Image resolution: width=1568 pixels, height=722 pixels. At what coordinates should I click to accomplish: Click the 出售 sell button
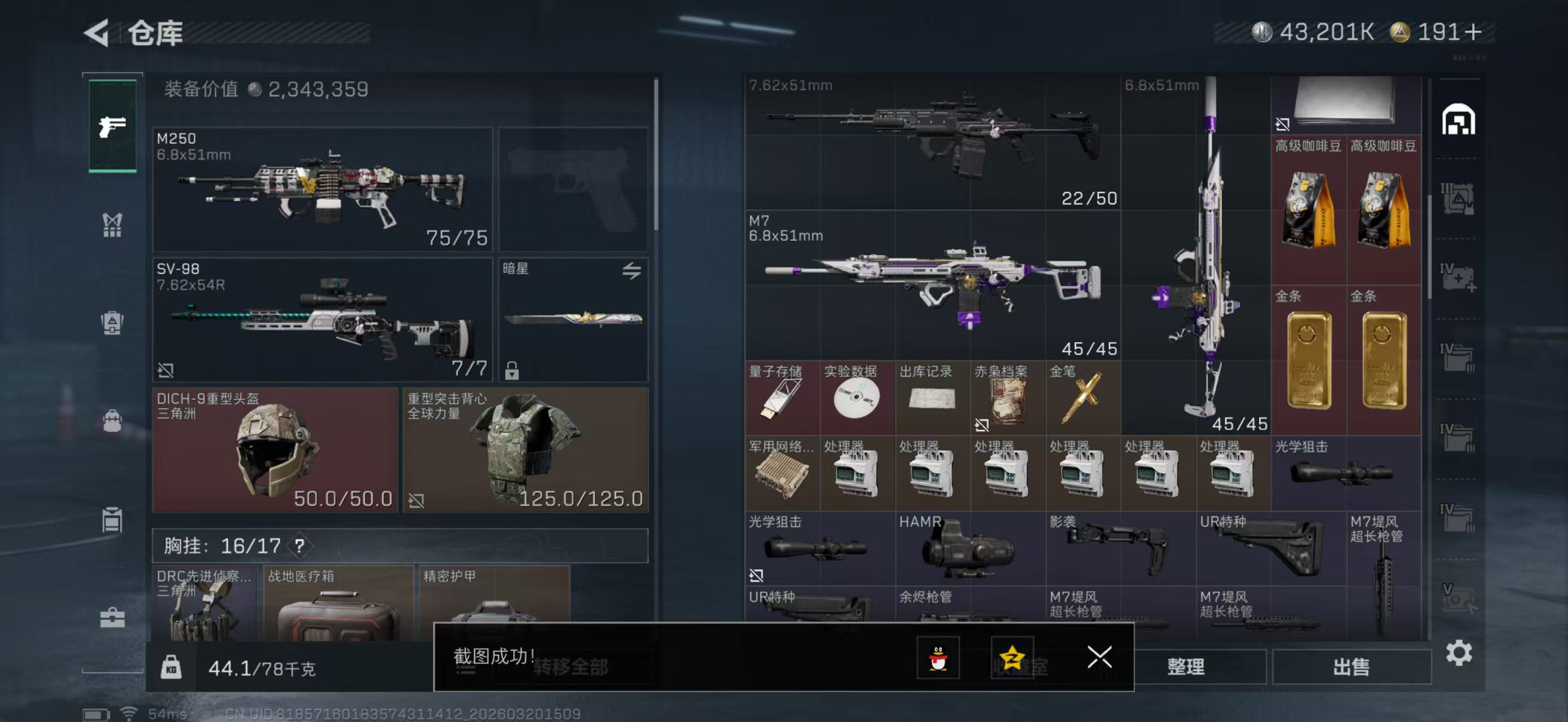[1351, 667]
